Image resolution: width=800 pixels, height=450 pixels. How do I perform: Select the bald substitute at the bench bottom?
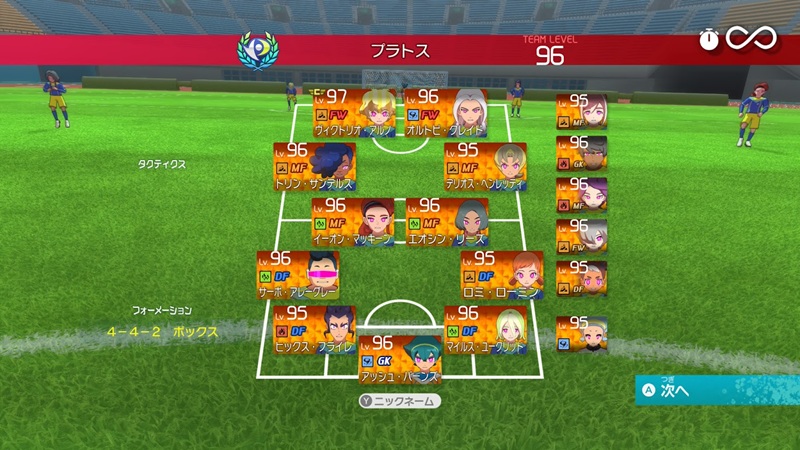coord(581,332)
